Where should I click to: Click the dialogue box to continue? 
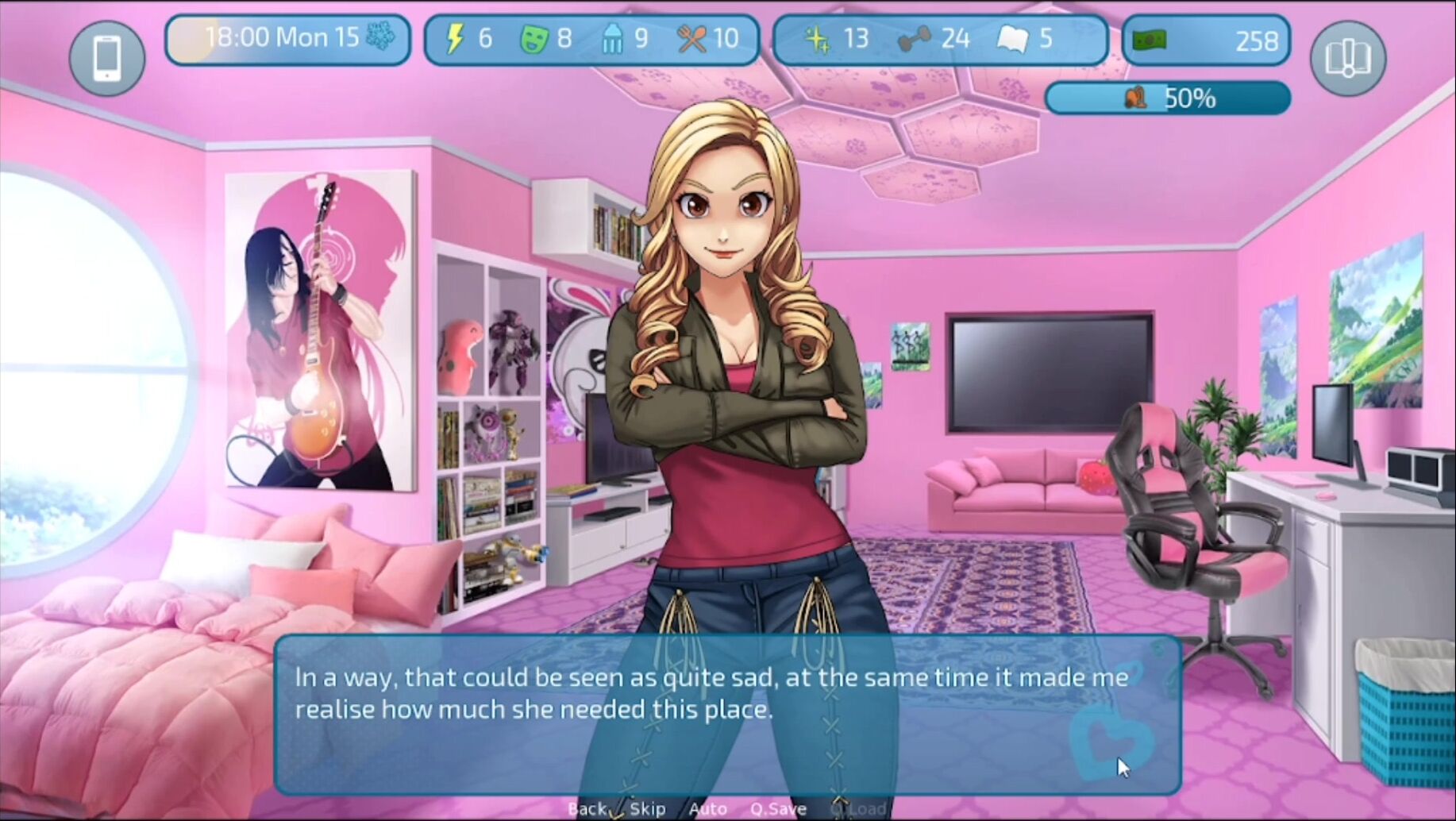pos(726,715)
